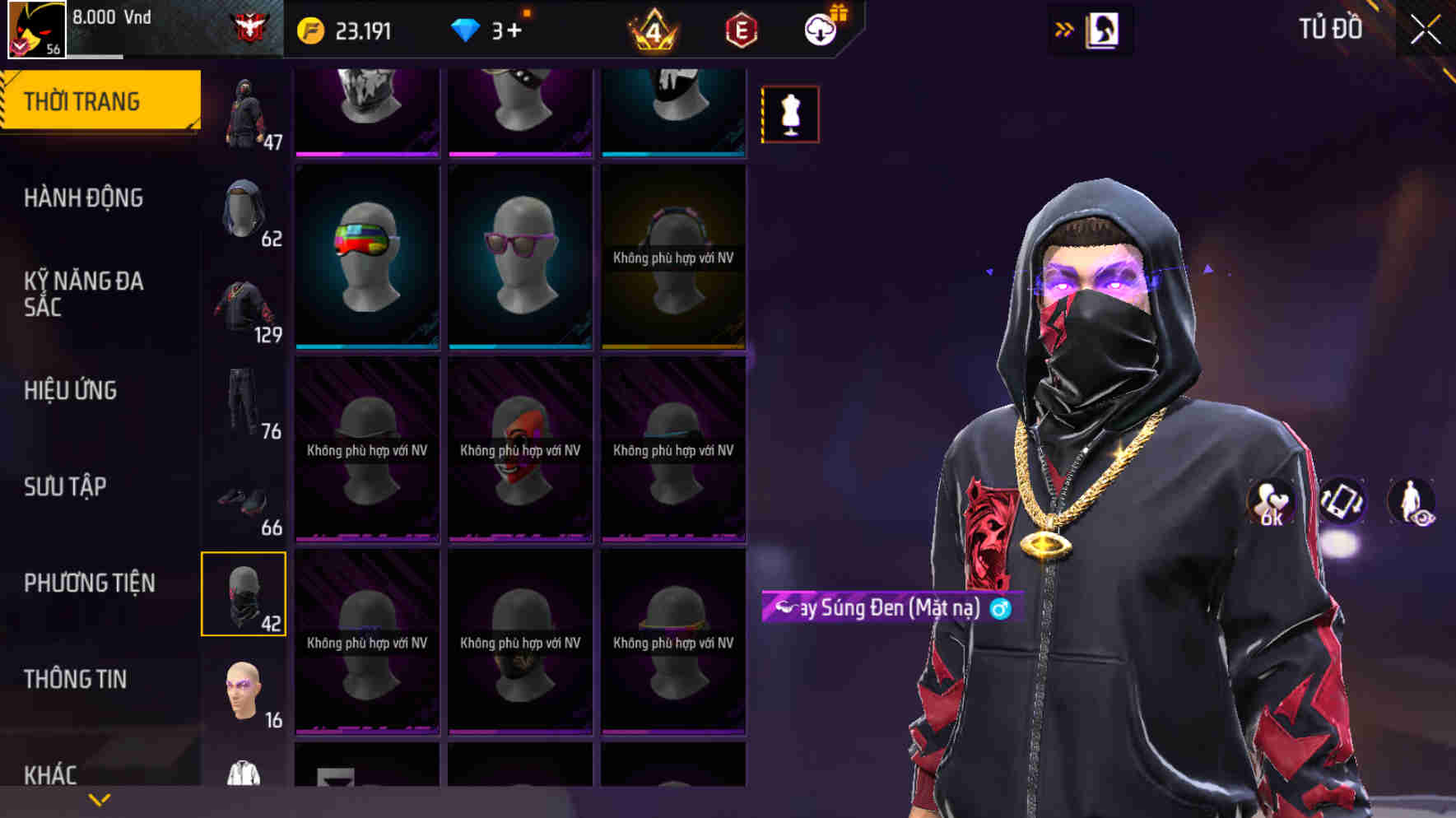Open the wardrobe card icon beside the arrows
This screenshot has height=818, width=1456.
click(x=1104, y=28)
